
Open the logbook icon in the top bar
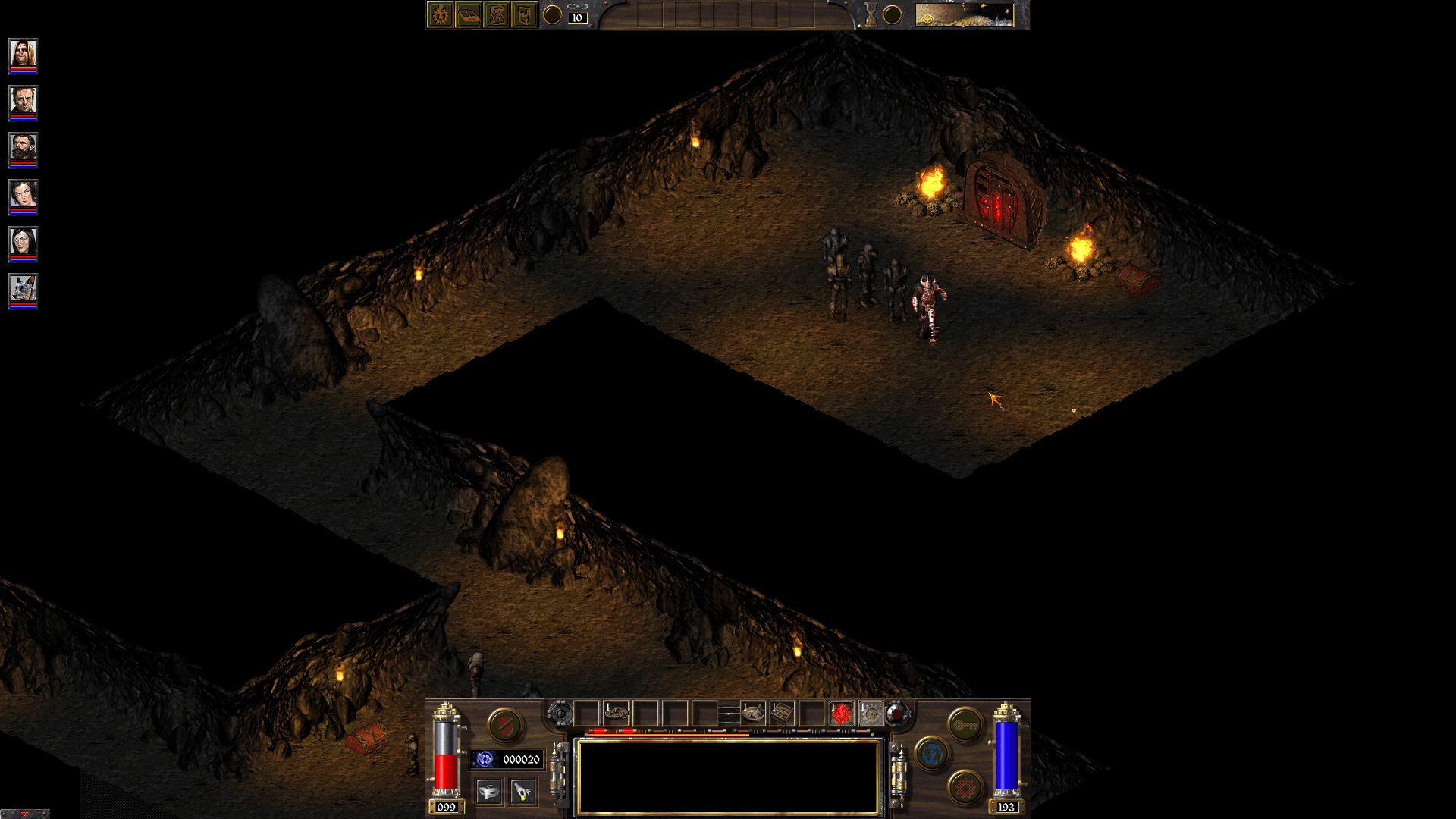point(469,14)
